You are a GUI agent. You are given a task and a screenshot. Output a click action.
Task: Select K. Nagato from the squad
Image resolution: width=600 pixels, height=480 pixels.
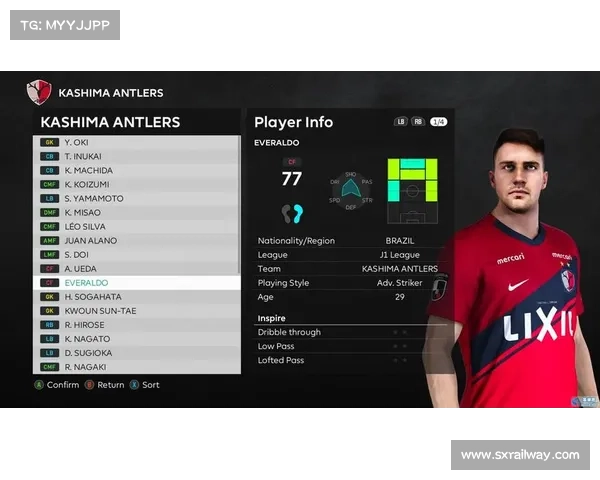click(x=137, y=339)
